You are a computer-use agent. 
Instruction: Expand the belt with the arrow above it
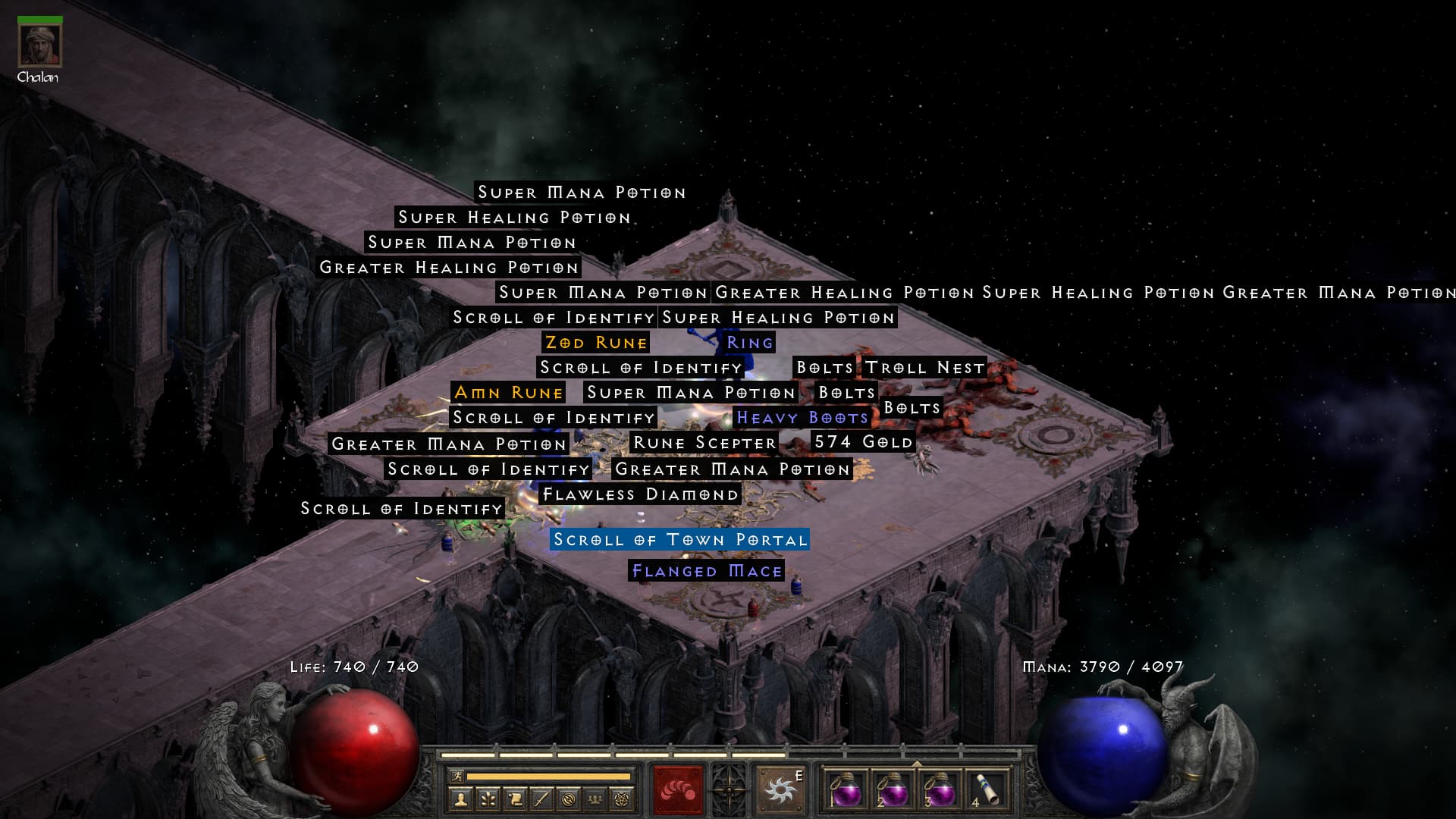click(x=916, y=764)
